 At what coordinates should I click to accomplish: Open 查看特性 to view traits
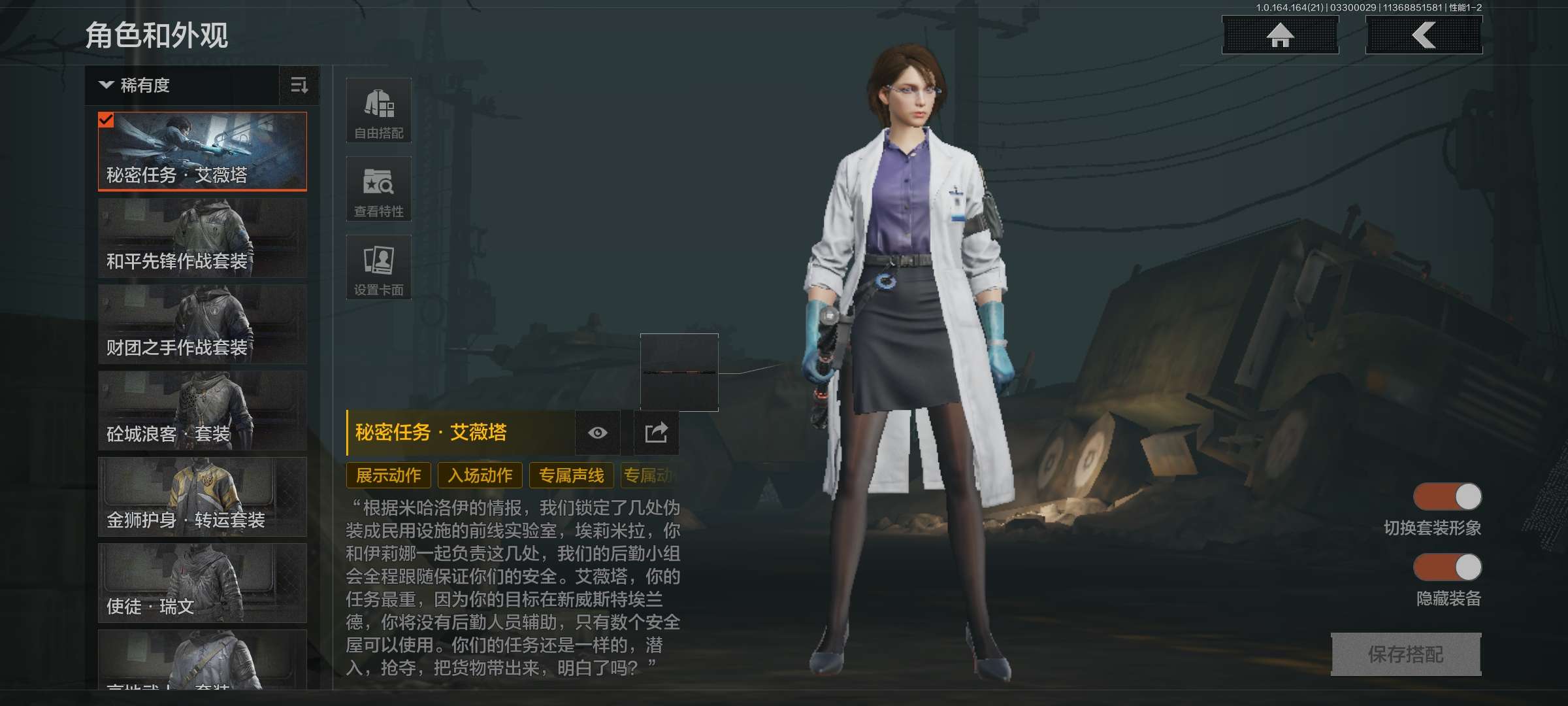(x=378, y=188)
